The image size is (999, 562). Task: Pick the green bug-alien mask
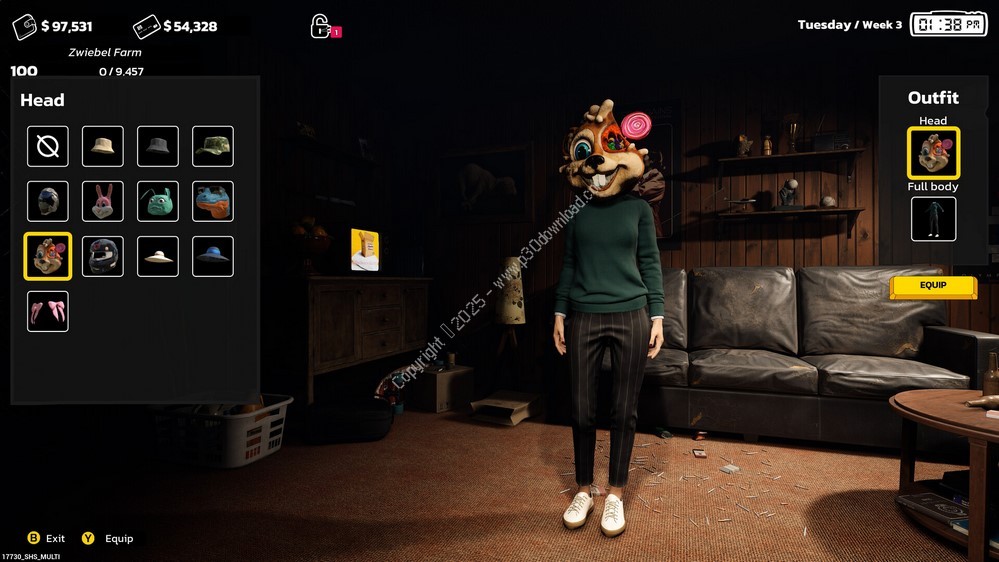158,201
